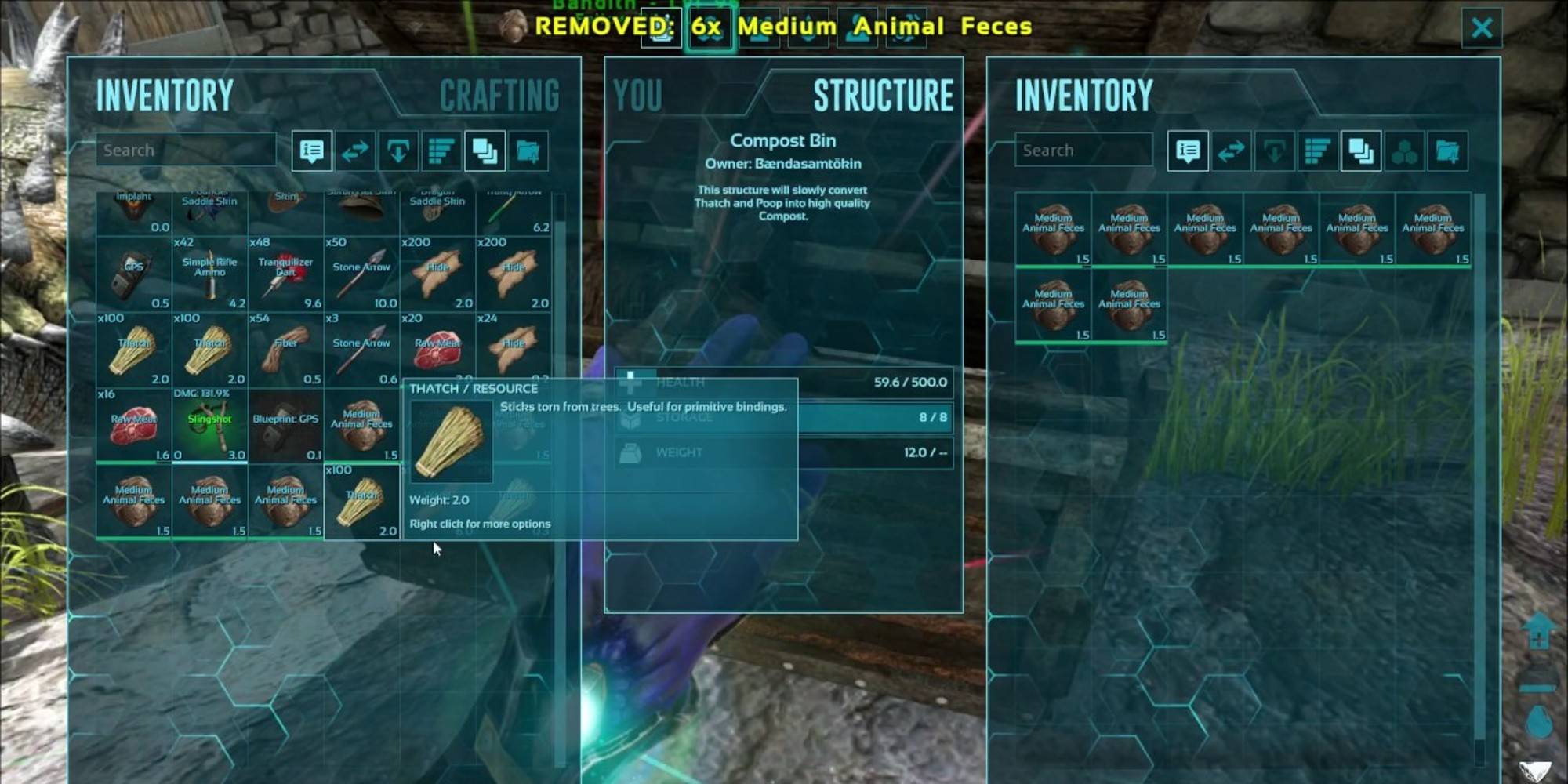Screen dimensions: 1568x784
Task: Open the YOU character tab
Action: pyautogui.click(x=637, y=96)
